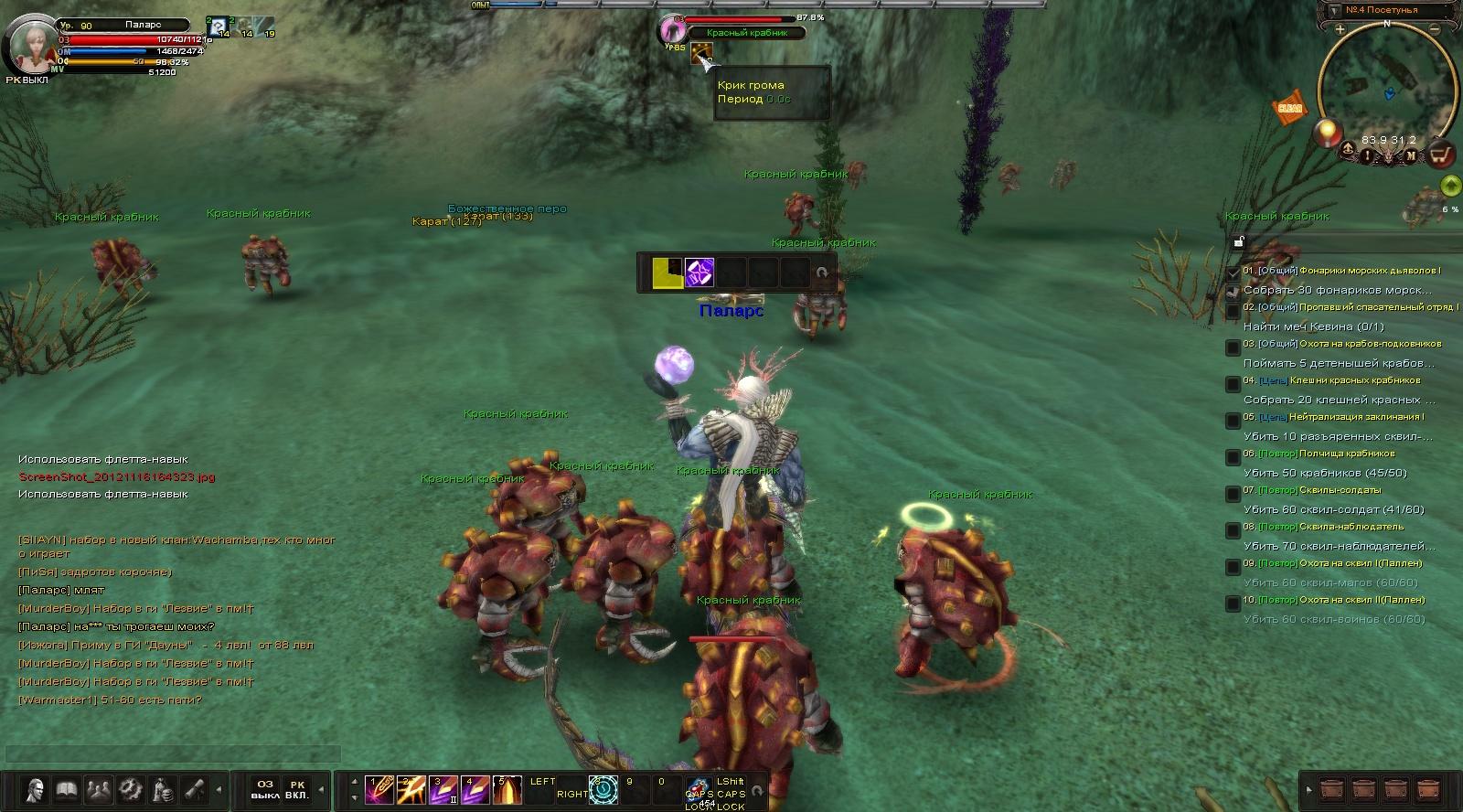Use the blue rune skill in slot 8
The width and height of the screenshot is (1463, 812).
(603, 790)
